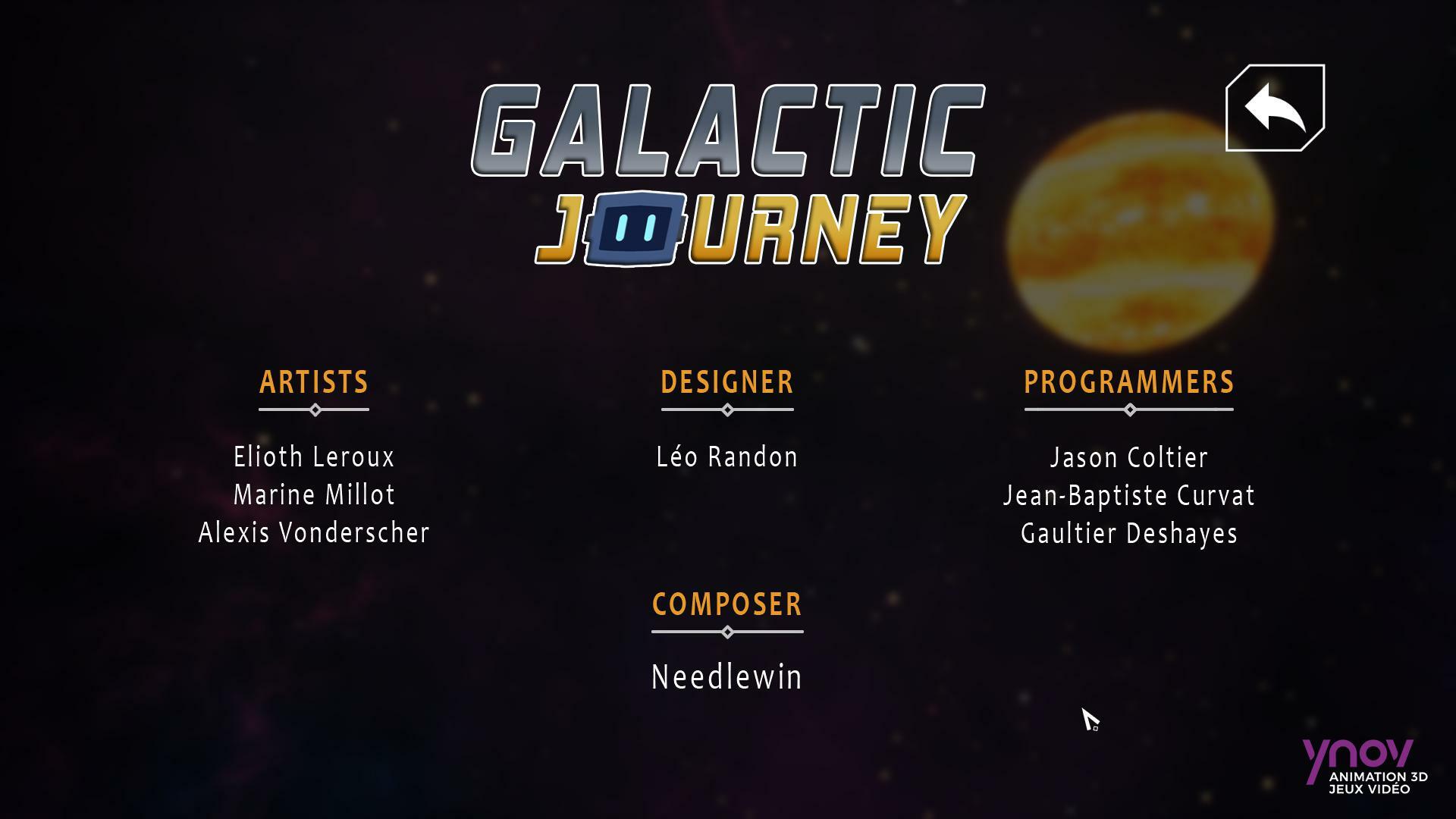Viewport: 1456px width, 819px height.
Task: Click the hexagonal return button frame
Action: pos(1275,108)
